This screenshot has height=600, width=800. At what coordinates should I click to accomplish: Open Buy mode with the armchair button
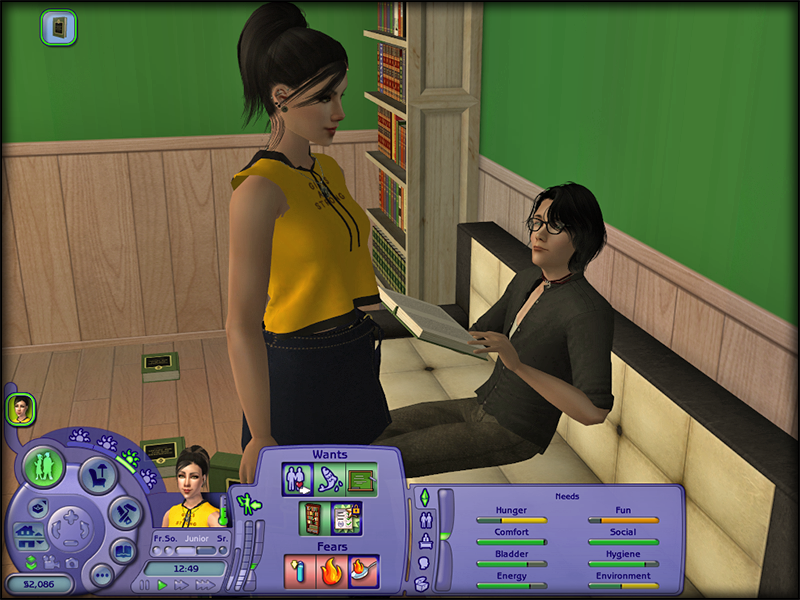pos(98,474)
